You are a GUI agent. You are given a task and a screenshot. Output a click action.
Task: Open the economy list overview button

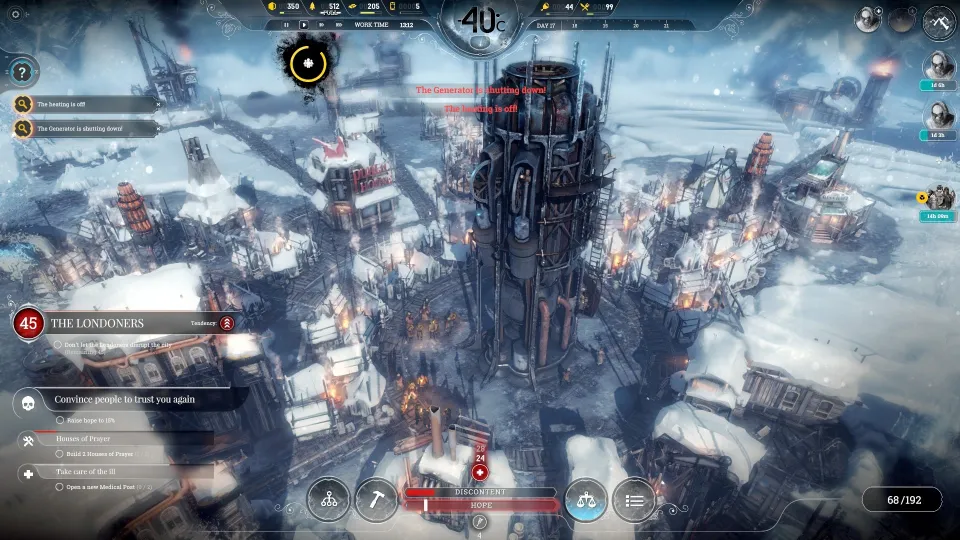(x=633, y=500)
